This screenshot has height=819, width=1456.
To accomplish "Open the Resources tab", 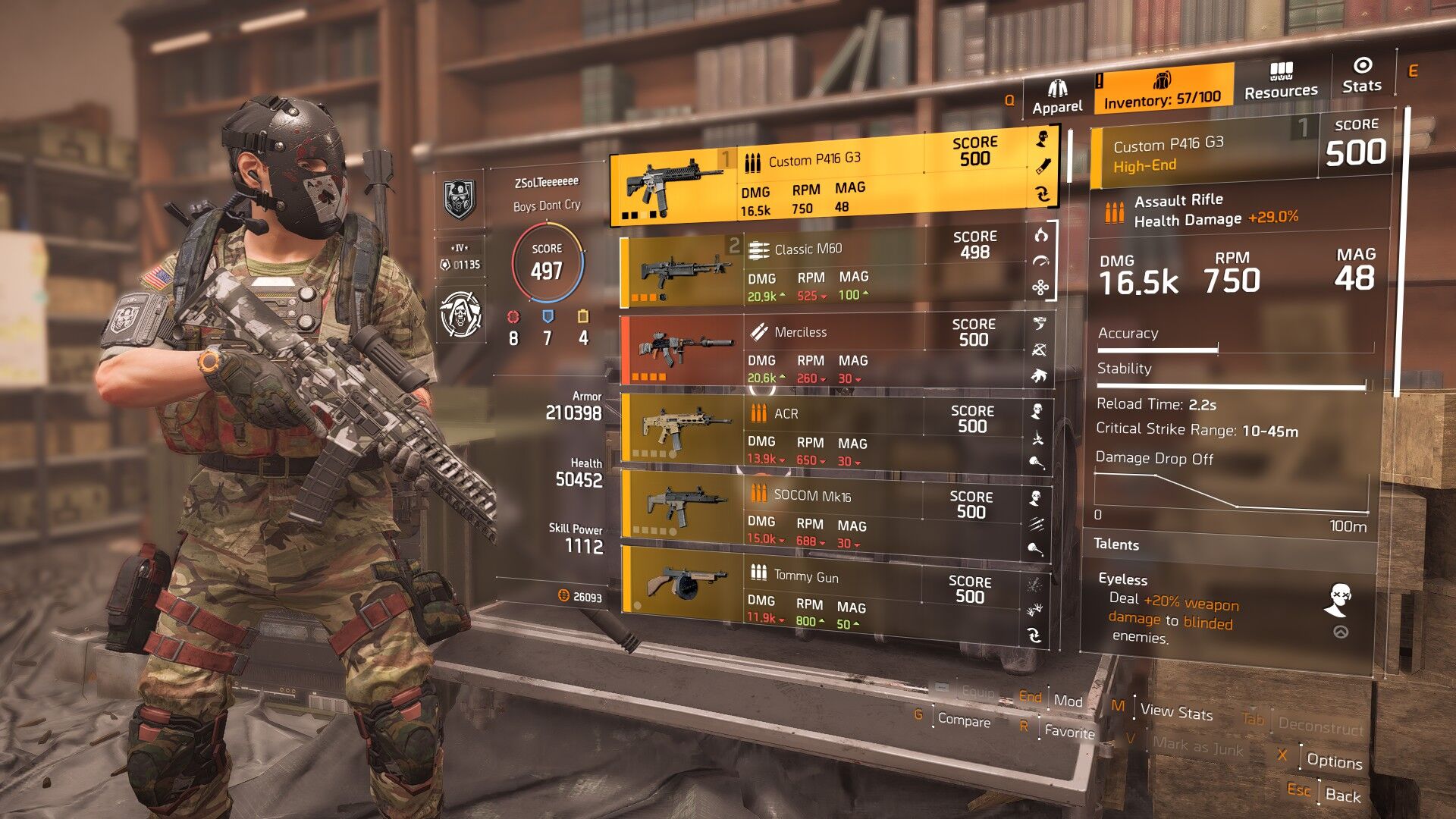I will pyautogui.click(x=1281, y=82).
